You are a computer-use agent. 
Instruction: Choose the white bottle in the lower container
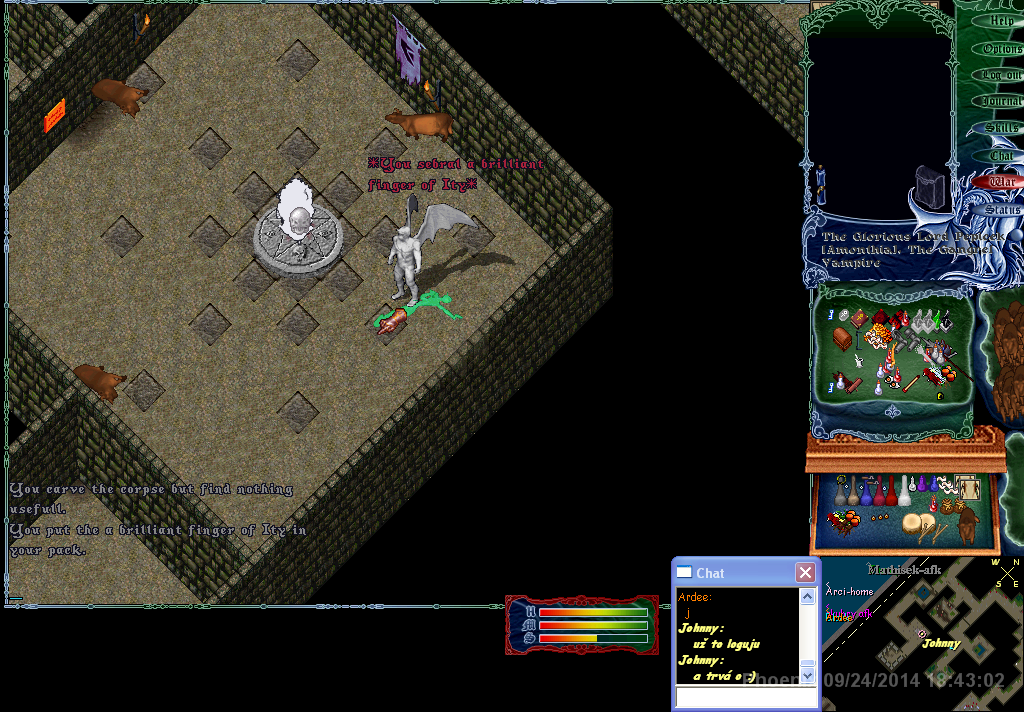[904, 490]
